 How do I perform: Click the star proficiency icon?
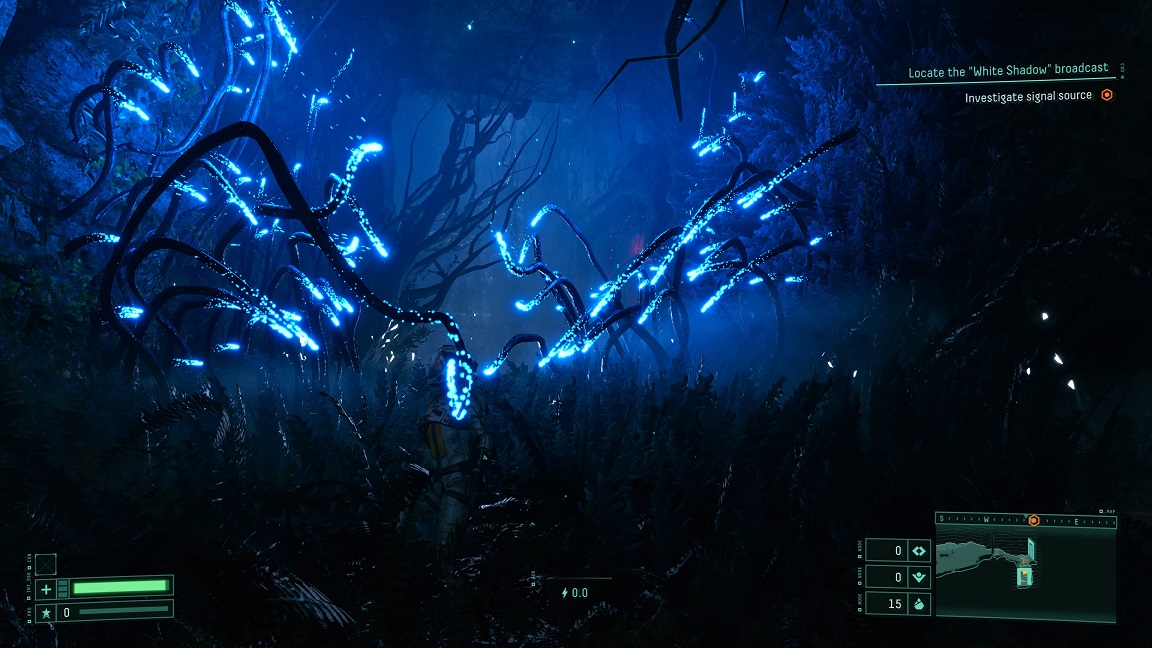[x=46, y=611]
